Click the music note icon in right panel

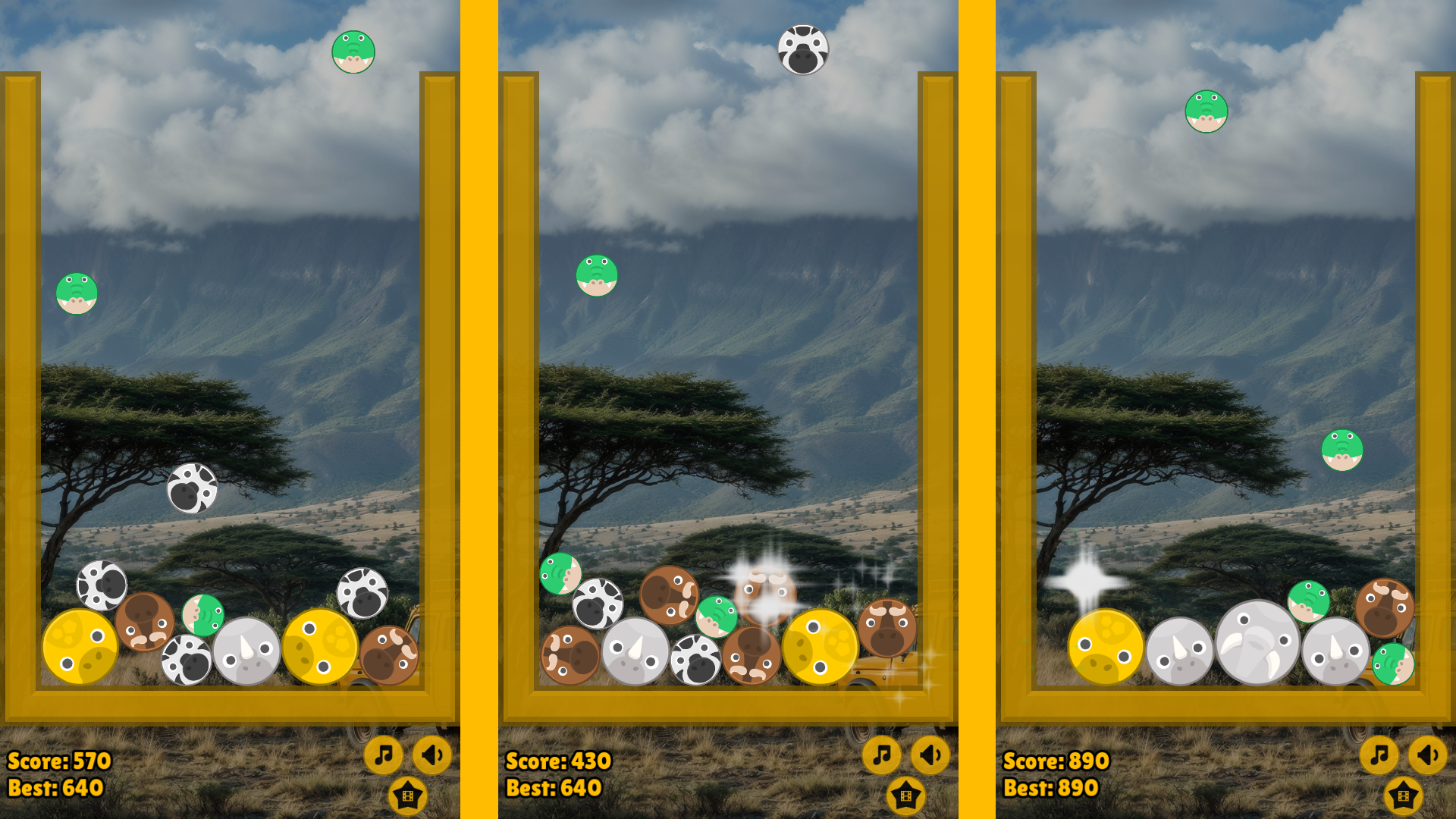[x=1379, y=755]
